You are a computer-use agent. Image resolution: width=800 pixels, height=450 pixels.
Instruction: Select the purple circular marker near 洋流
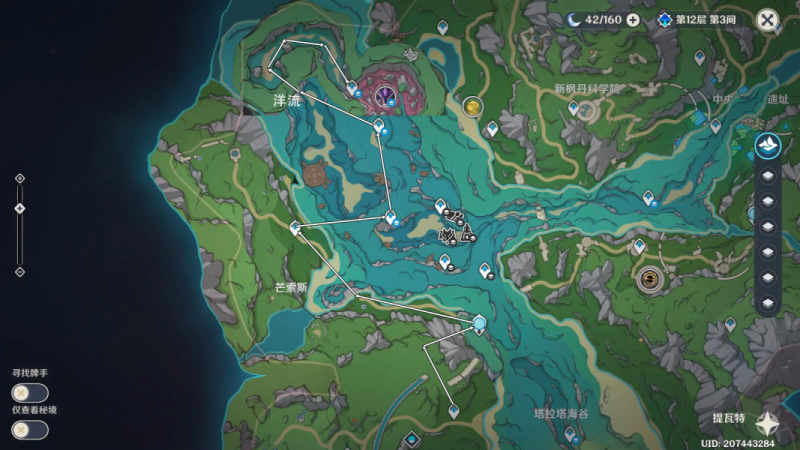pos(386,95)
